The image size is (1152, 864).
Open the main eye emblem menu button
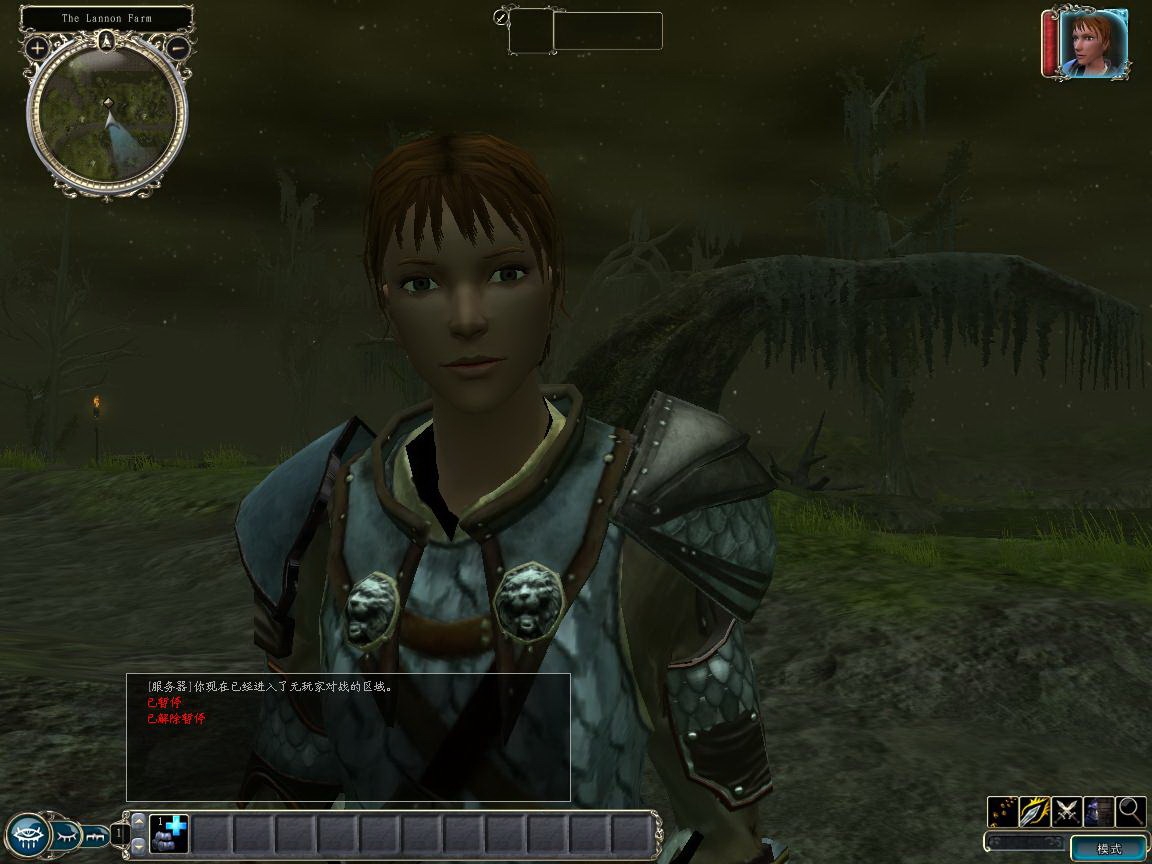(27, 833)
